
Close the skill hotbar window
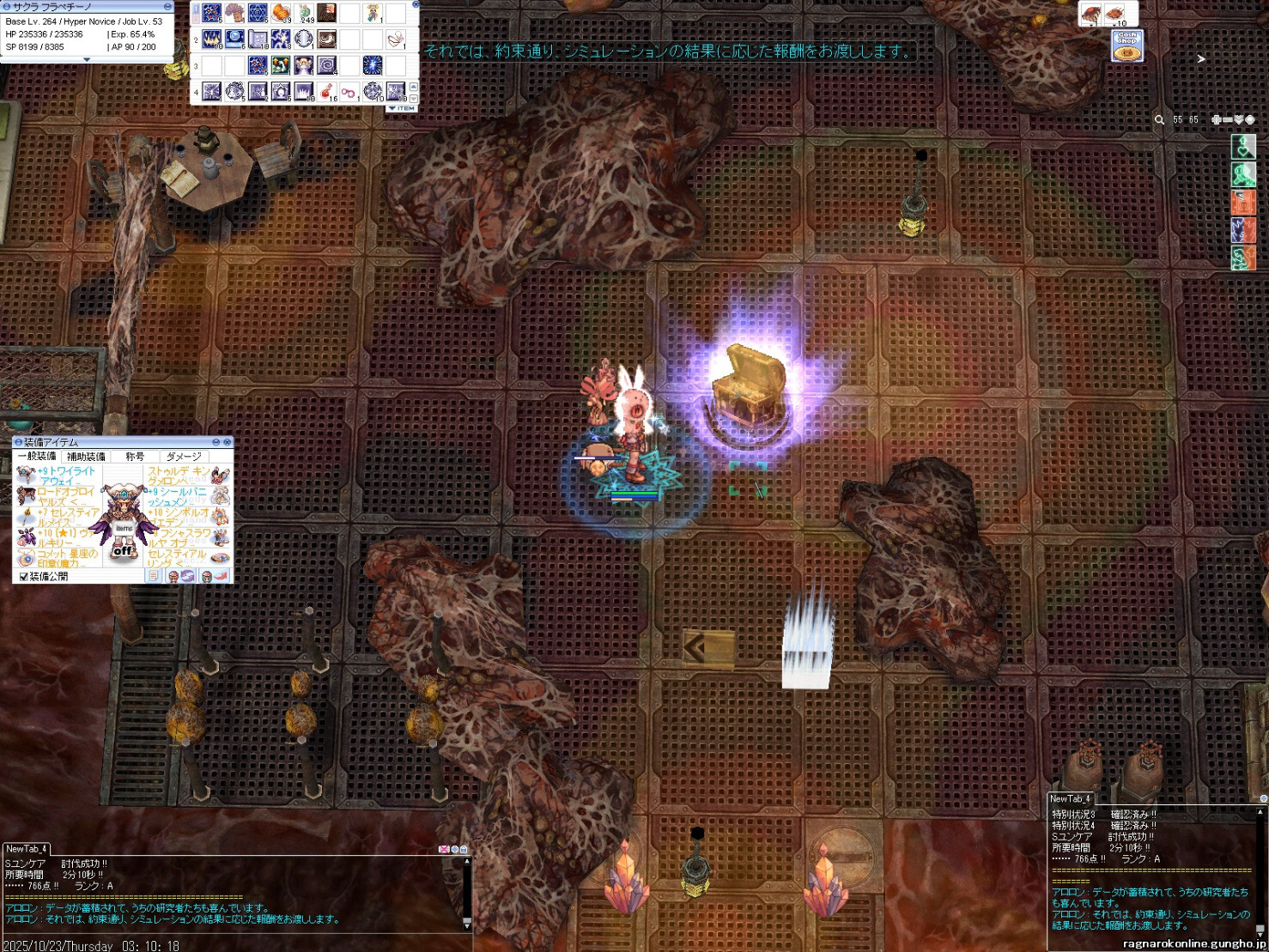416,4
